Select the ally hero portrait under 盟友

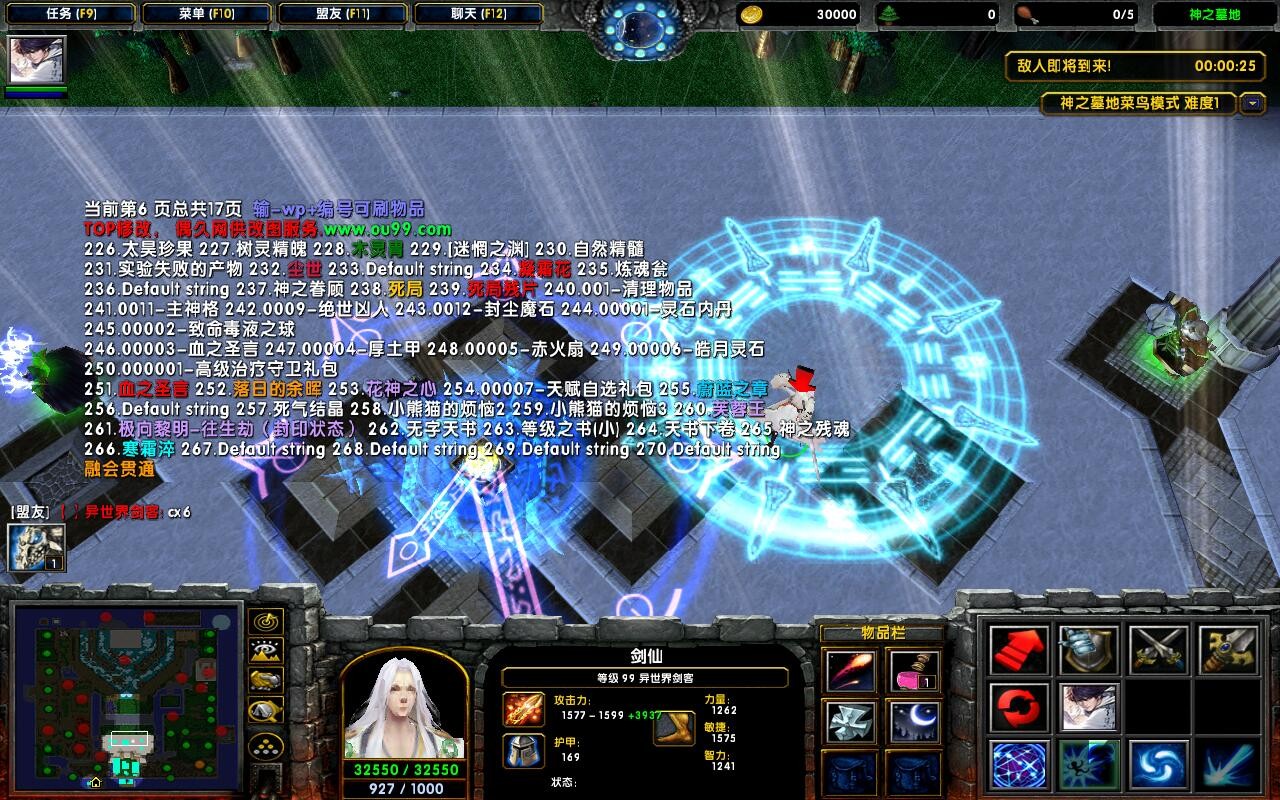(34, 548)
